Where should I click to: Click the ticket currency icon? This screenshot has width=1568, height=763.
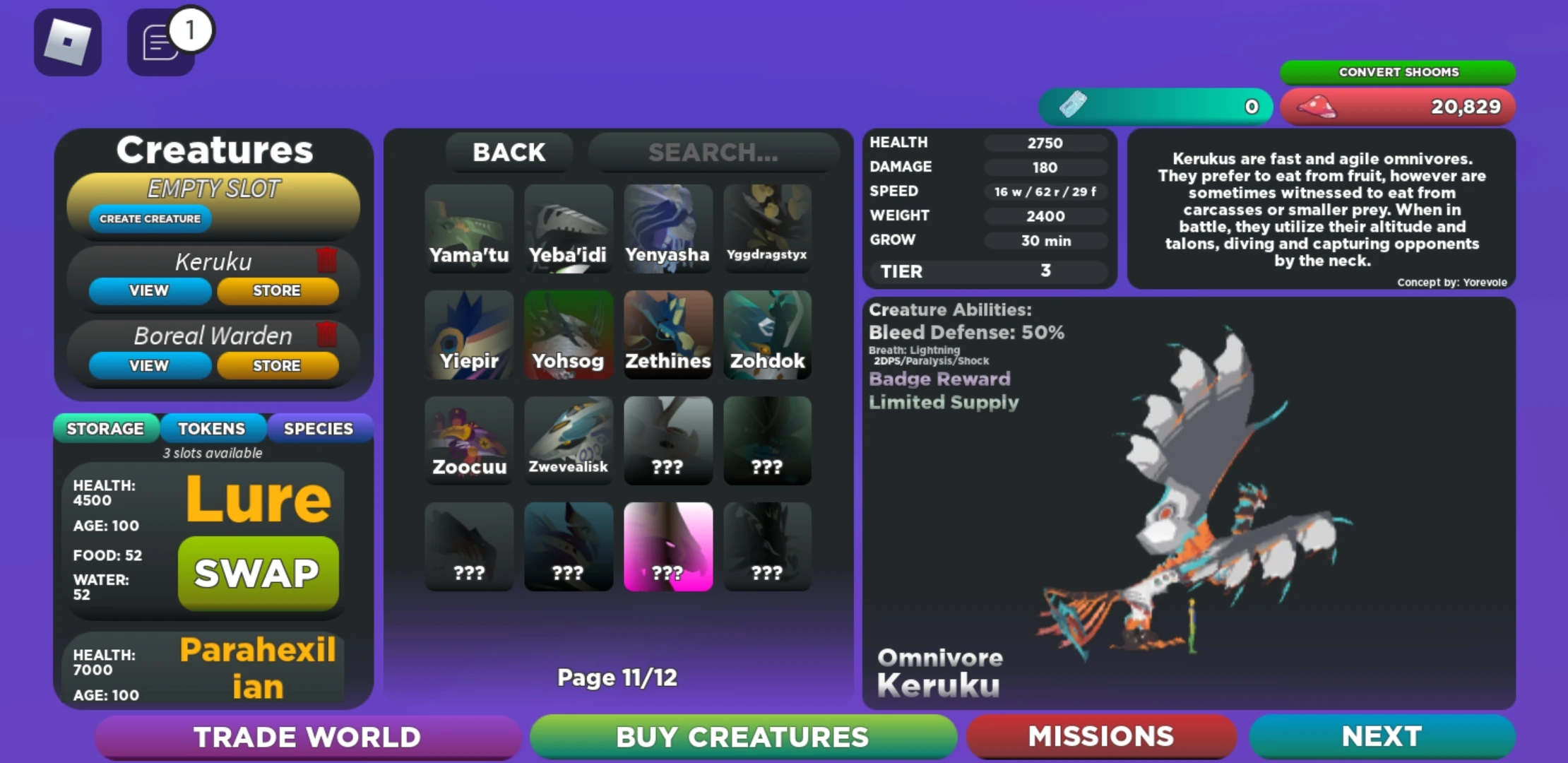[x=1074, y=105]
